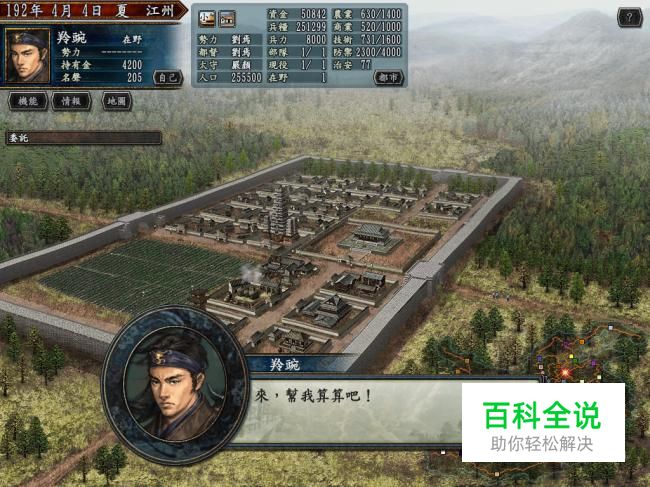Click the 自己 (self) button

point(168,77)
